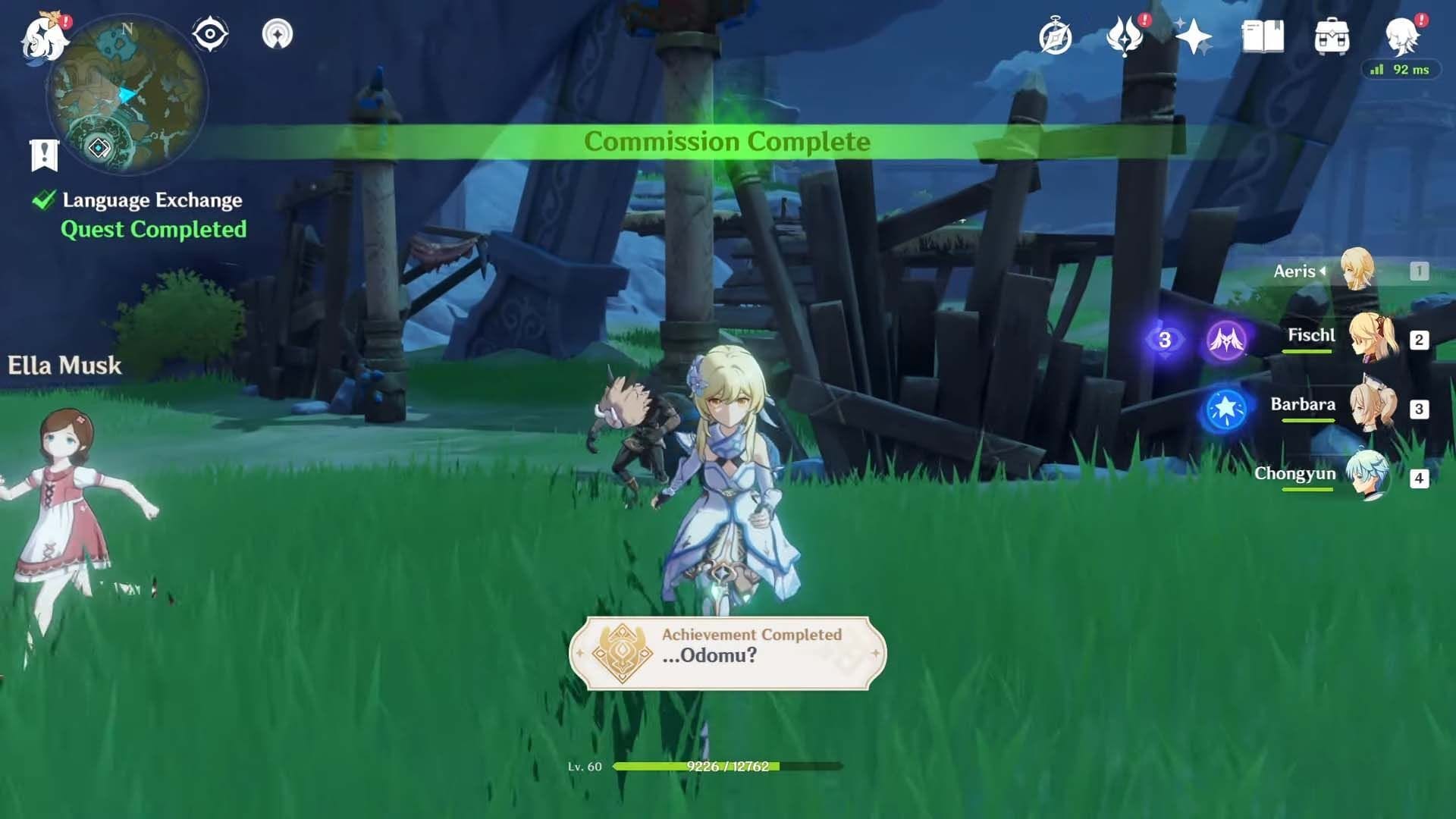
Task: Toggle the elemental sight eye icon
Action: pos(210,34)
